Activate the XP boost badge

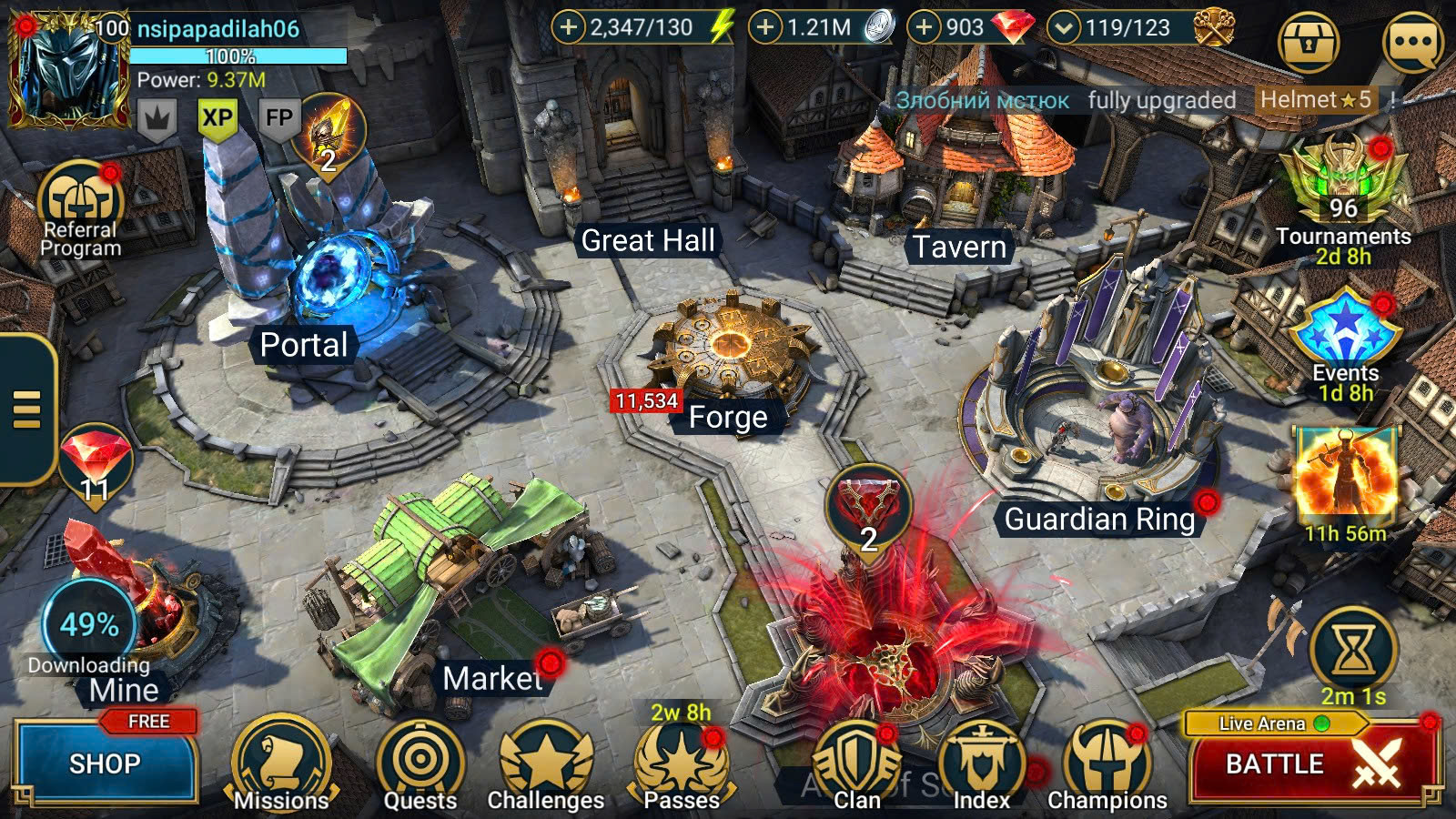coord(217,118)
